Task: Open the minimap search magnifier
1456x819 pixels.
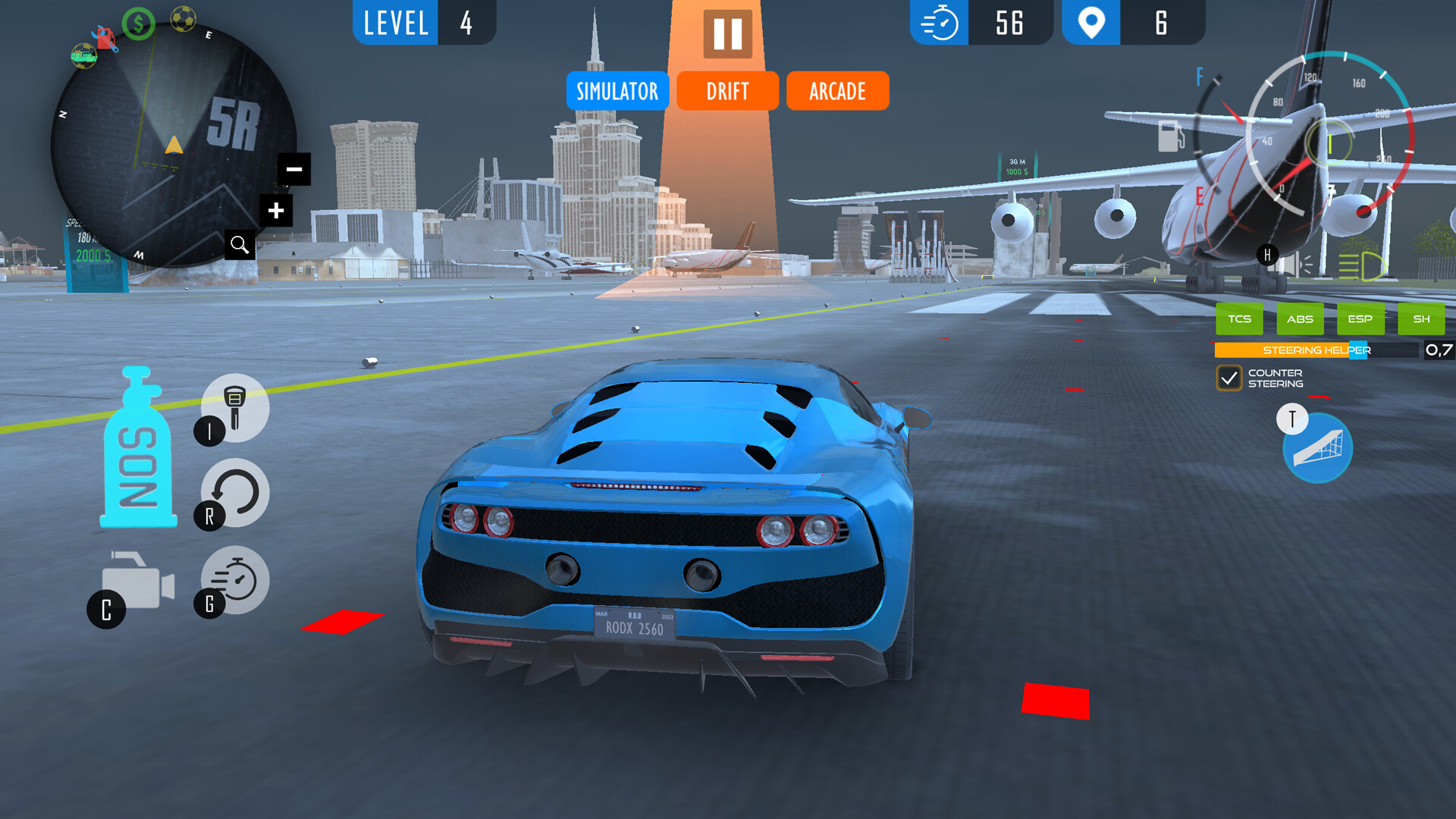Action: (x=240, y=244)
